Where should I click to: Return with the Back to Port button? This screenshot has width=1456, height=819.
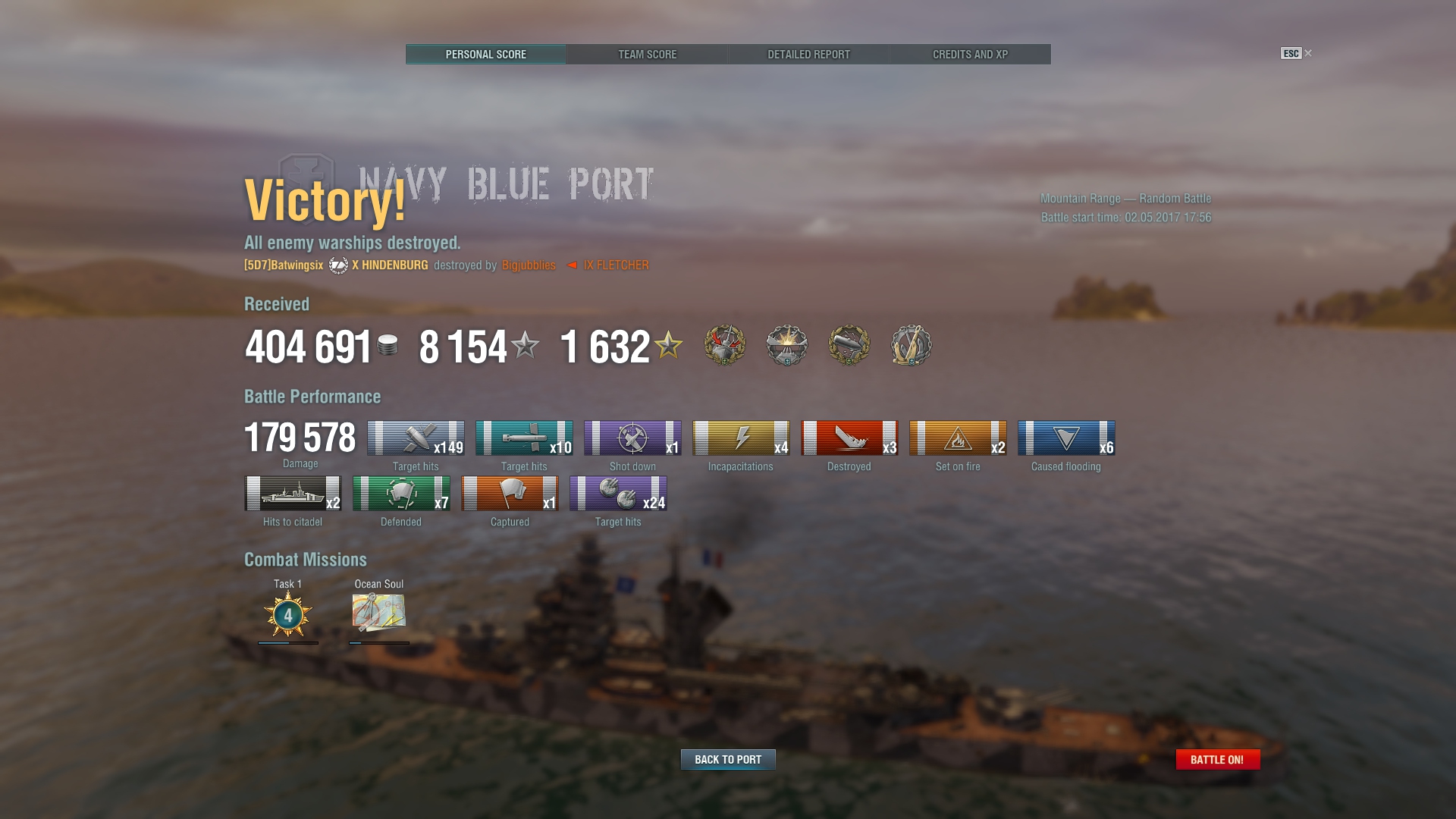[728, 759]
